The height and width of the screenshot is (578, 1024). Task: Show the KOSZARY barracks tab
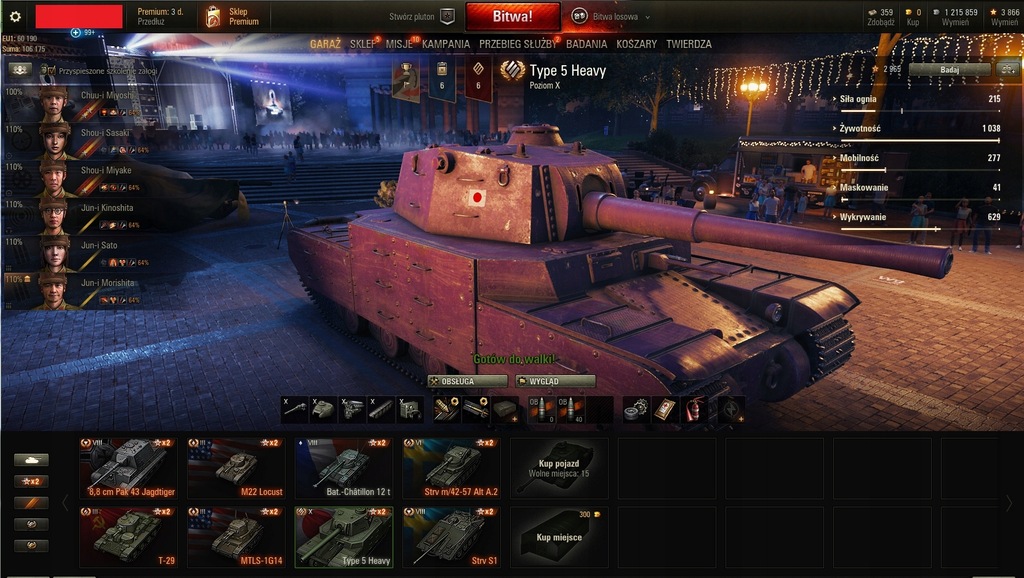pos(637,44)
